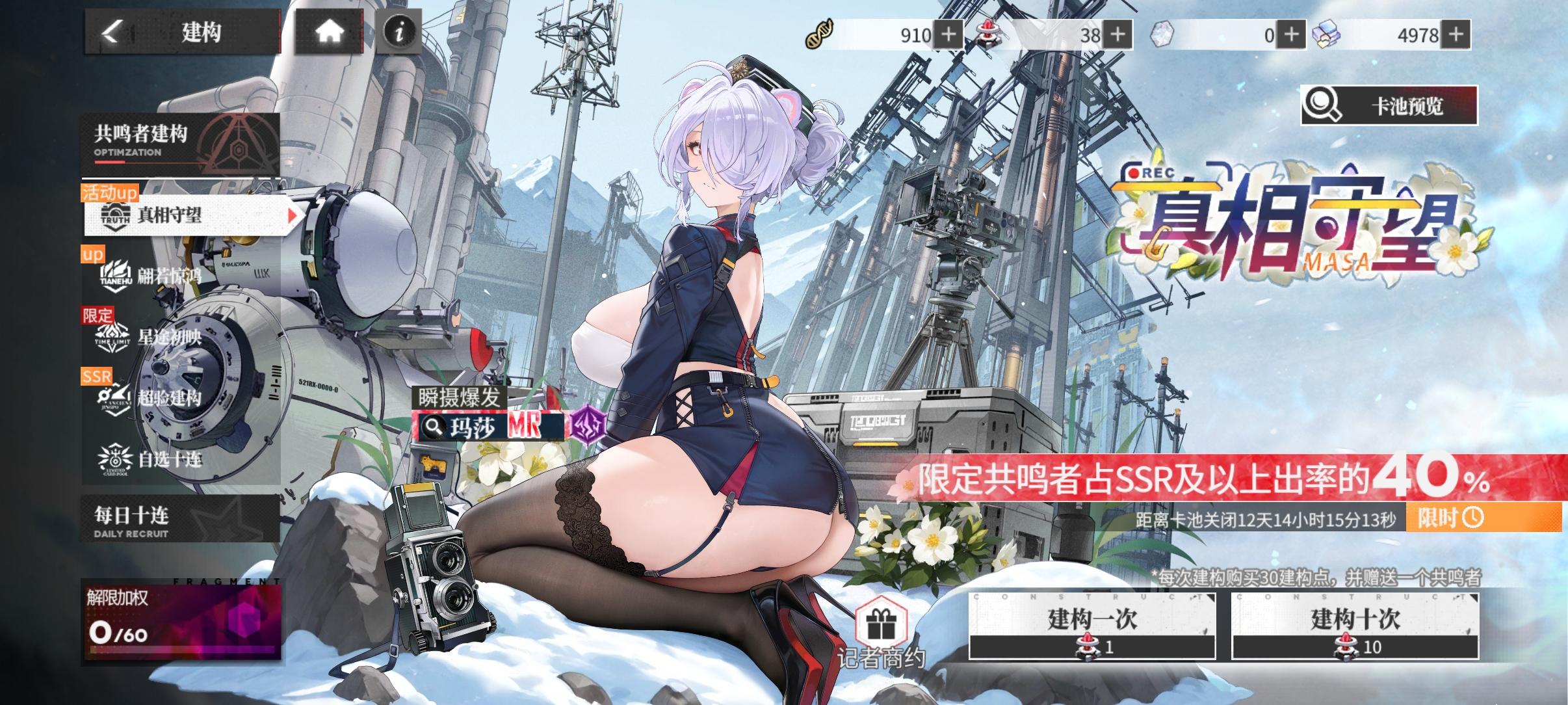Click the back chevron beside 建构 title

click(x=111, y=32)
